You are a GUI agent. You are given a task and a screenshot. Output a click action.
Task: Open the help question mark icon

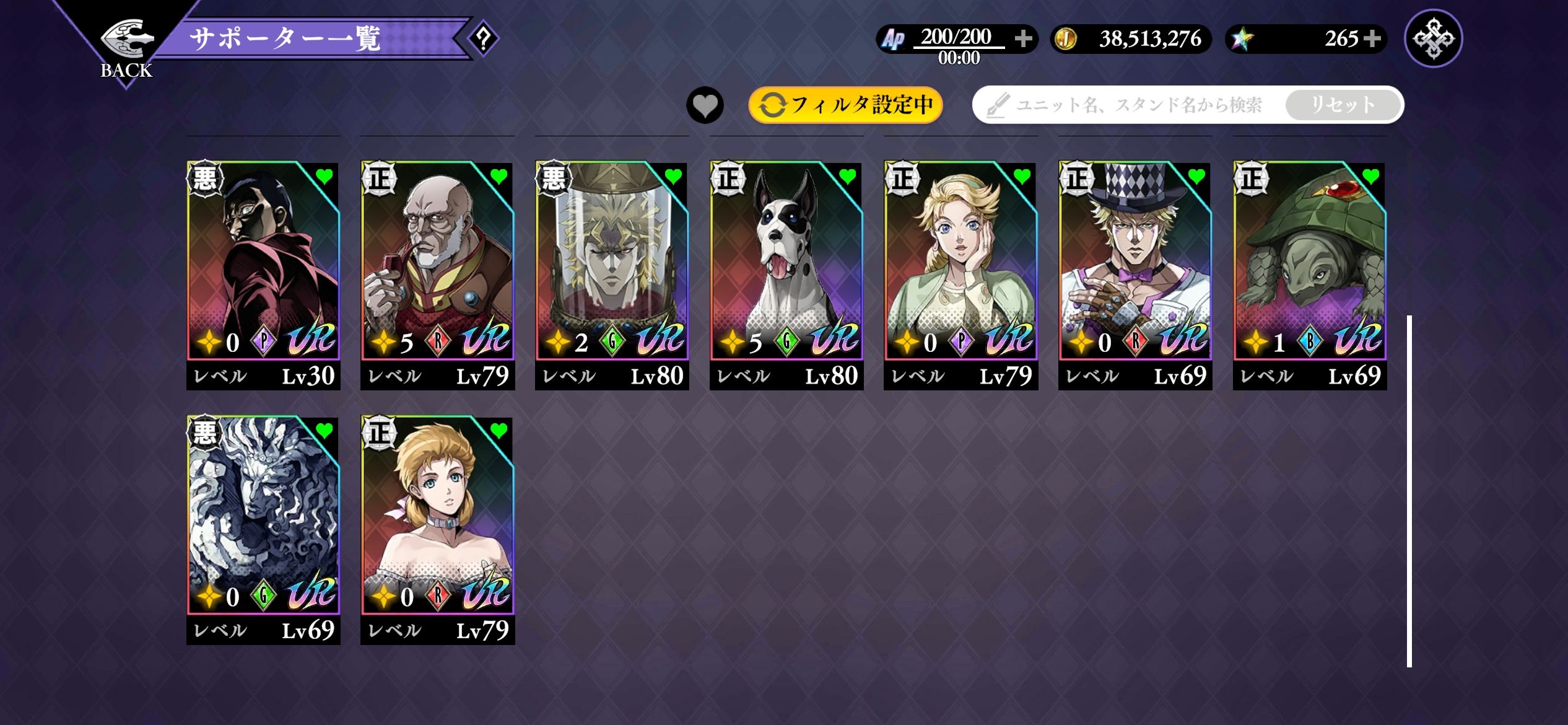[x=483, y=38]
